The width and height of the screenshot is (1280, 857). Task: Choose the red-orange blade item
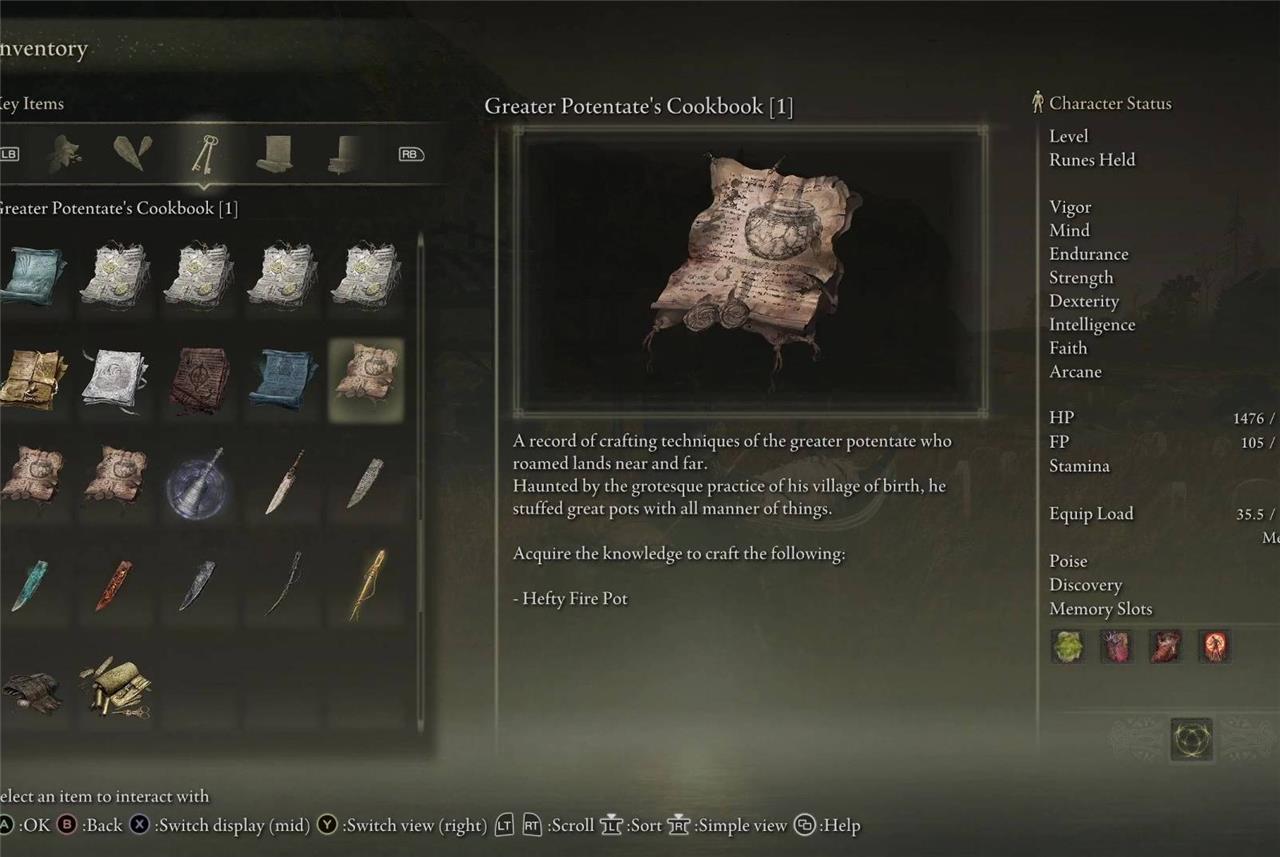[x=113, y=585]
